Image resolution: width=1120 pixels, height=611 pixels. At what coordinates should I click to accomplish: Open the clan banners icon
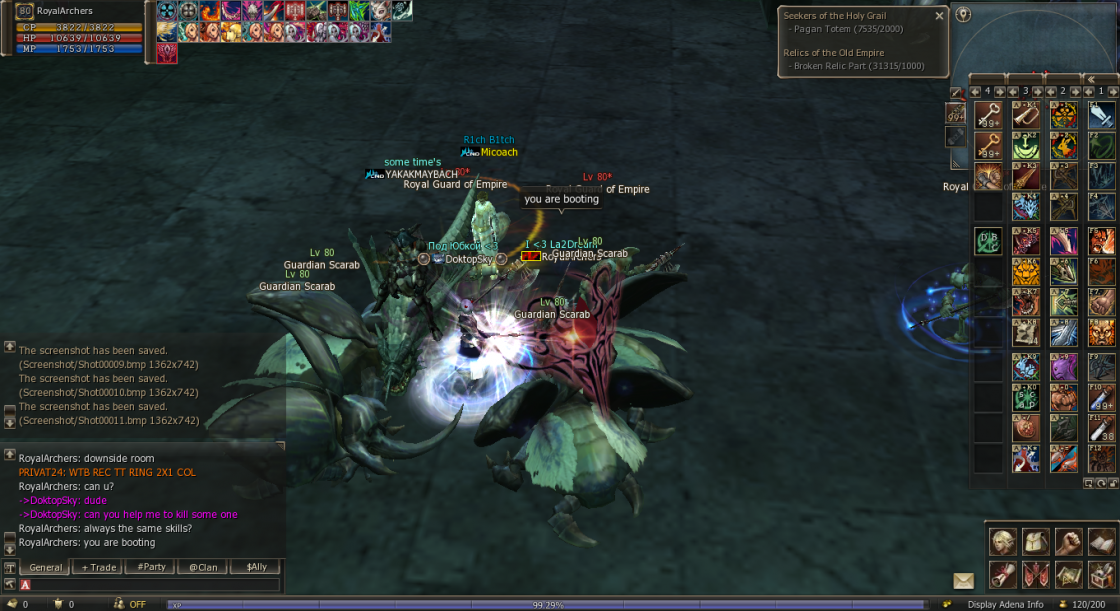point(1036,575)
